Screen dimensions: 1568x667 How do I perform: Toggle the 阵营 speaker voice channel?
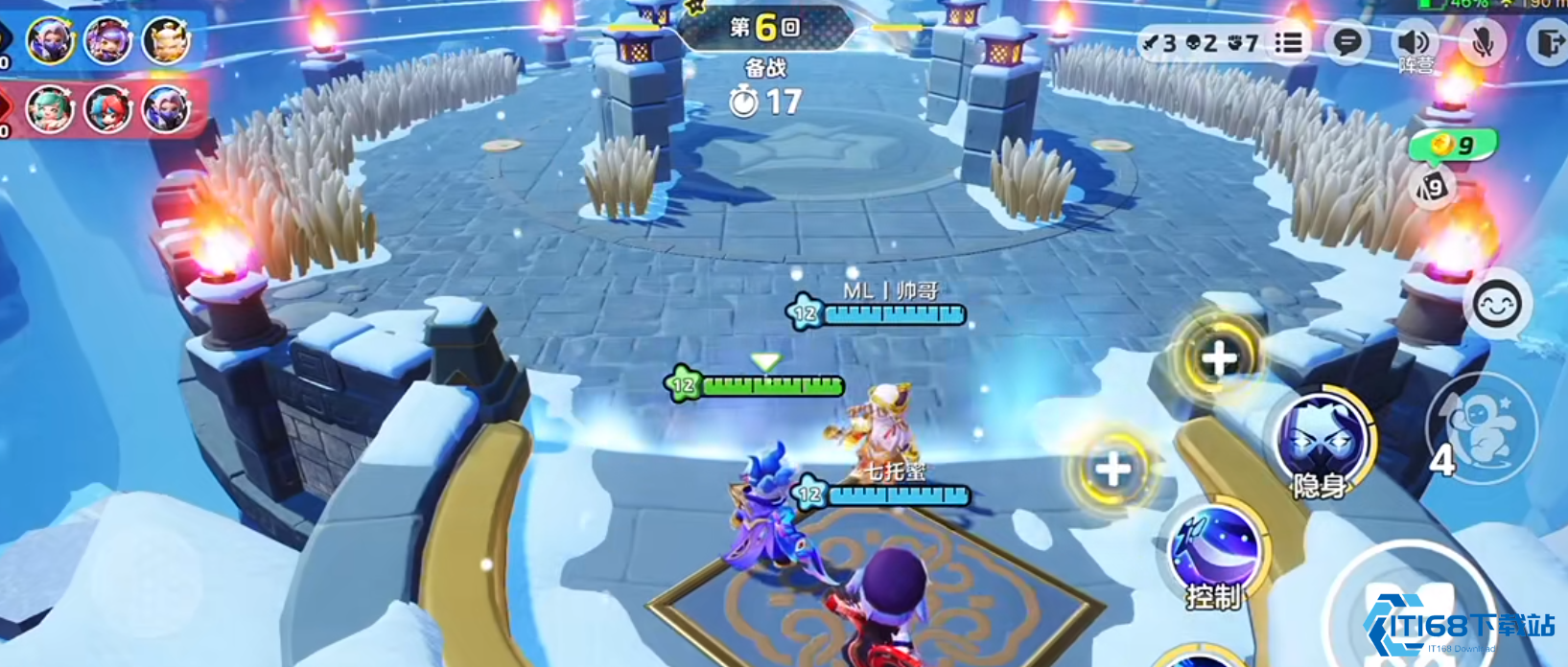(1413, 43)
